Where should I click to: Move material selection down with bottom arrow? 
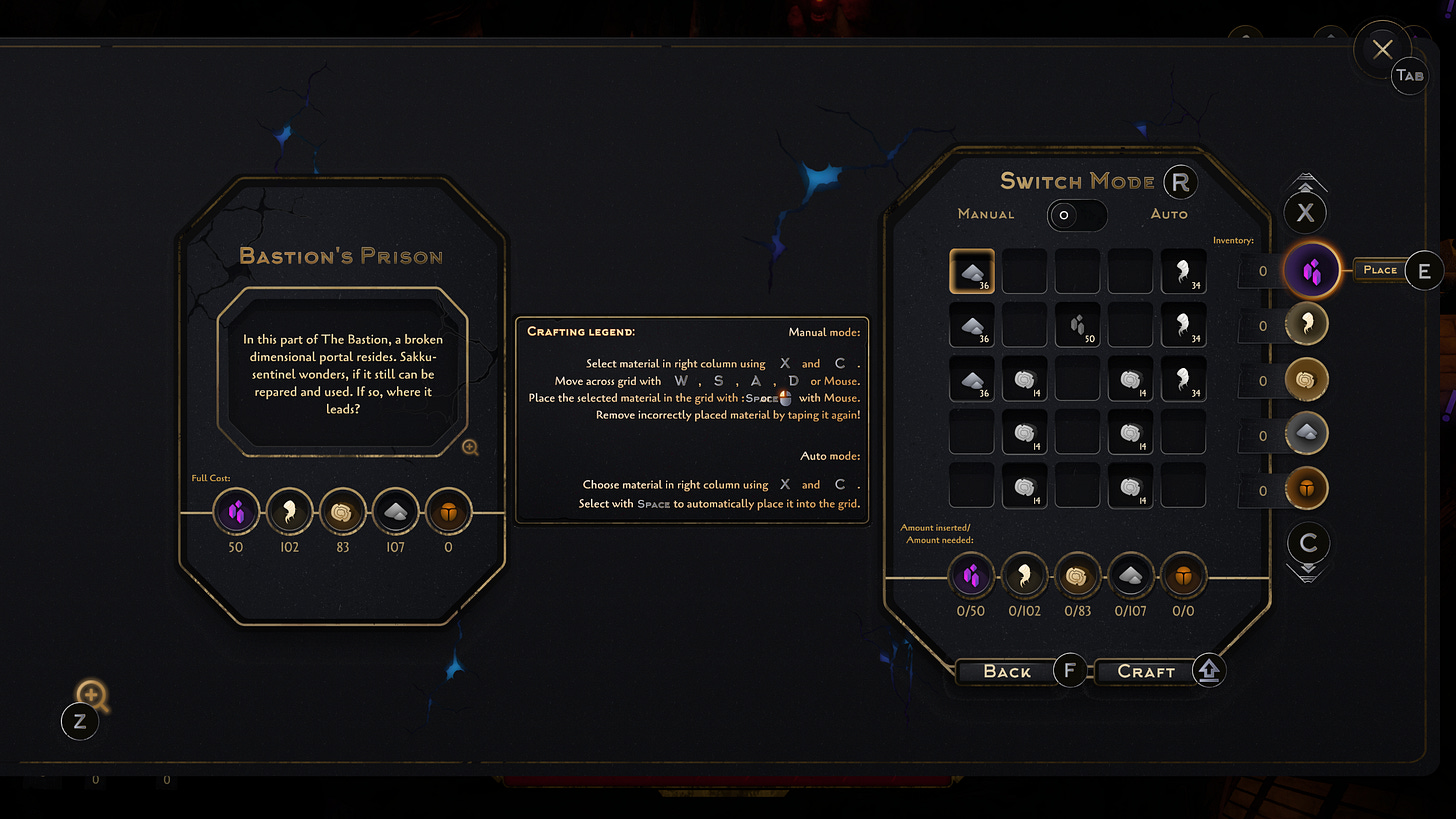[x=1307, y=571]
